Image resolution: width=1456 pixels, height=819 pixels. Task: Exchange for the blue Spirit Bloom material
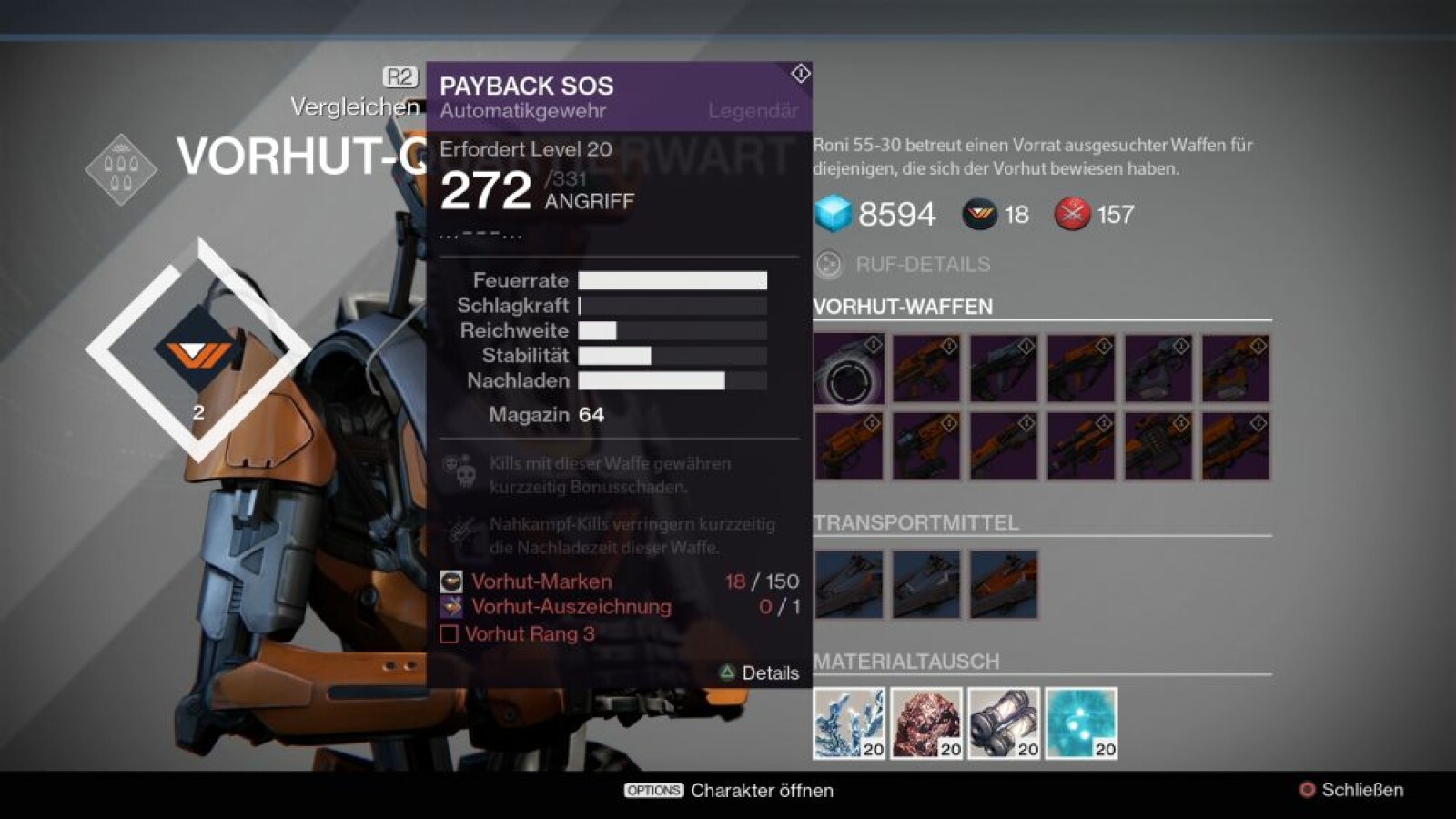848,723
